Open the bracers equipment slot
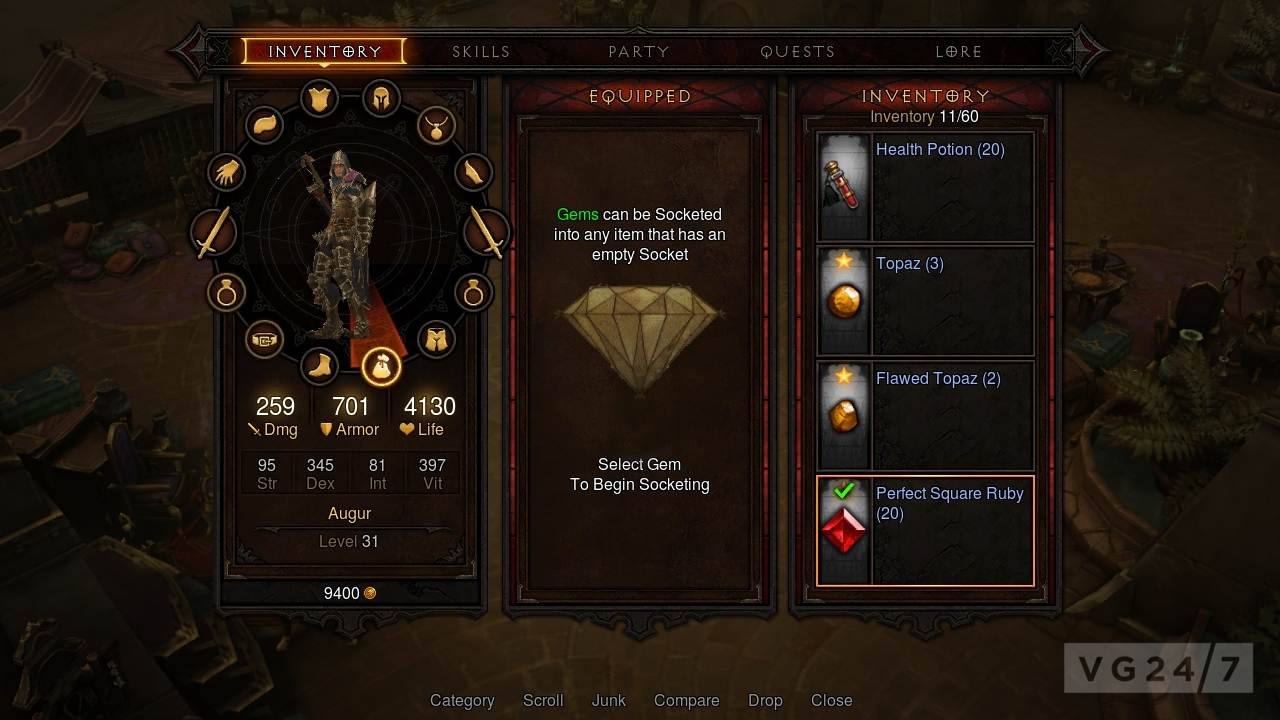This screenshot has height=720, width=1280. (474, 172)
